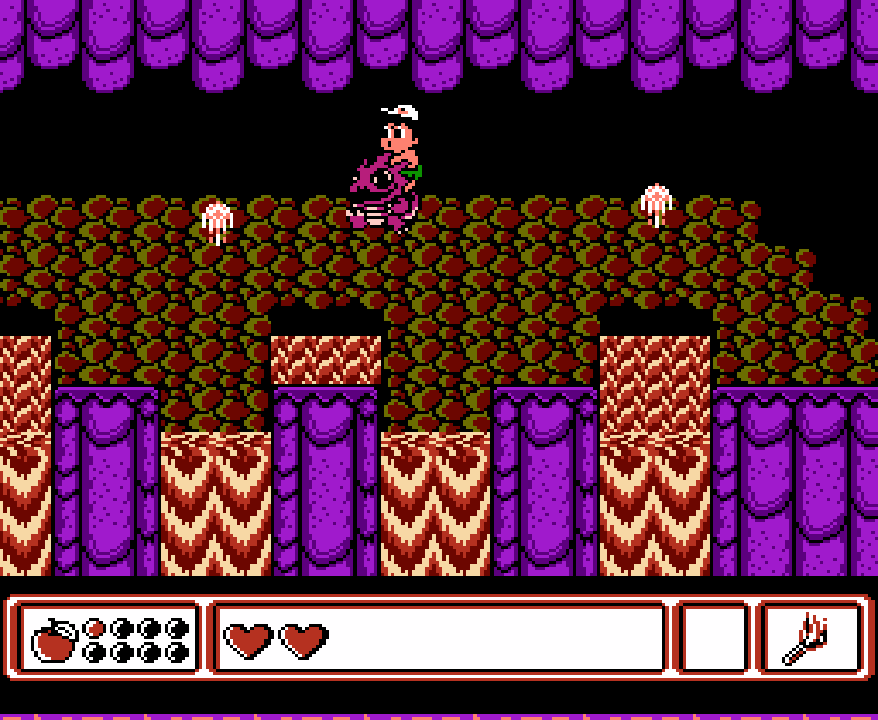Click the apple fruit energy icon
The image size is (878, 720).
point(55,640)
